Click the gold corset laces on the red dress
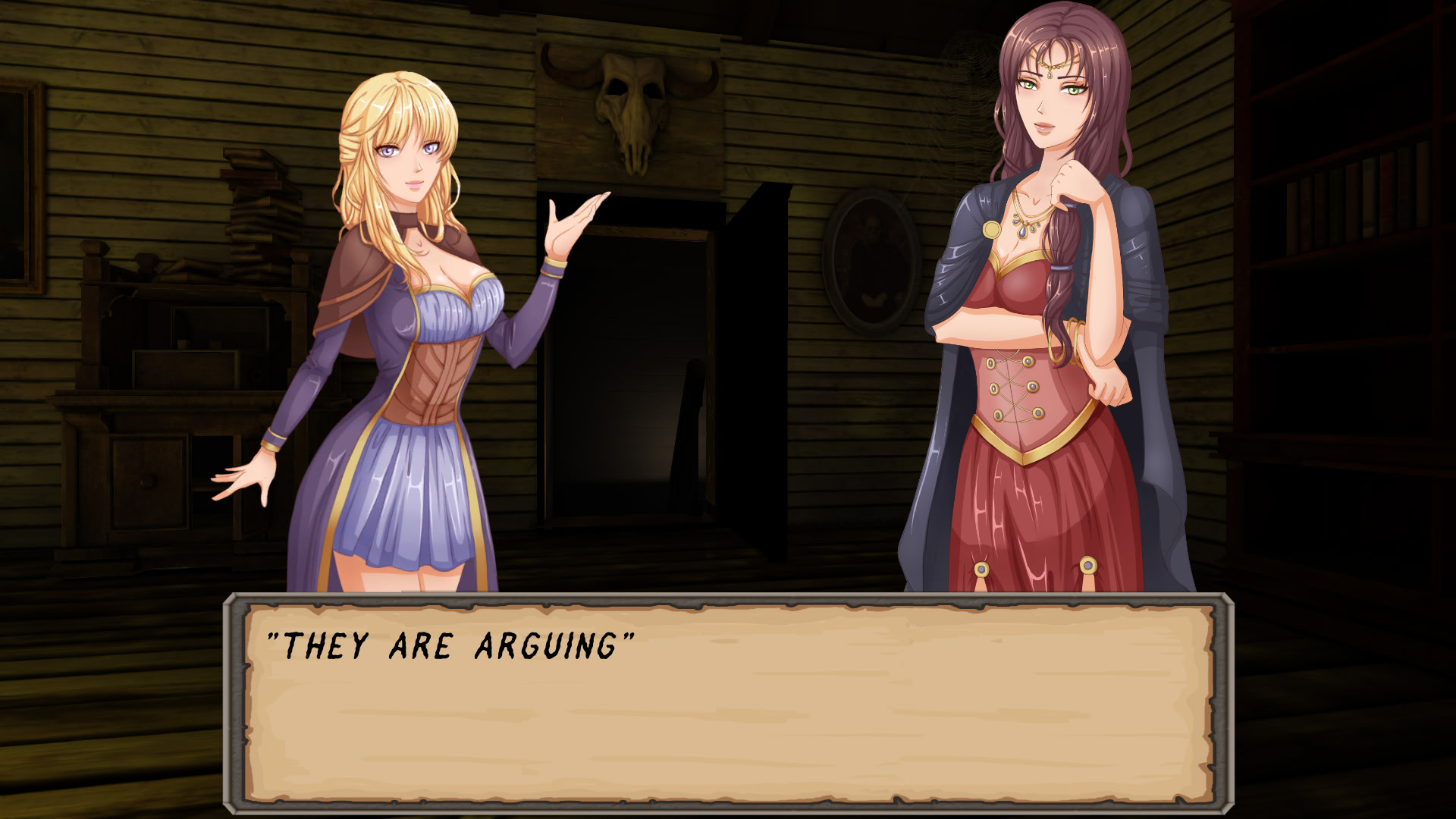 (x=1016, y=387)
